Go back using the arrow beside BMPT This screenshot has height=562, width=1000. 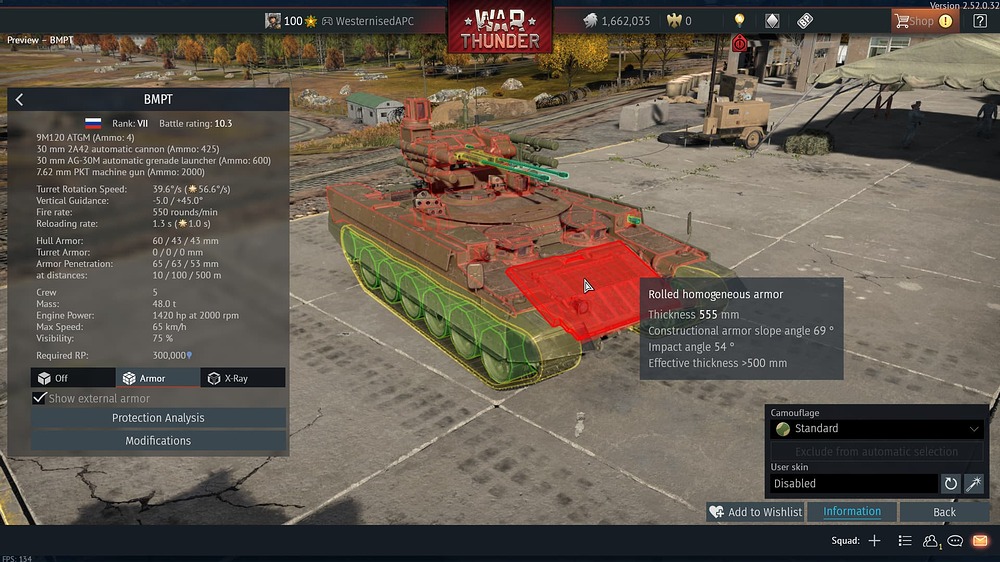19,100
